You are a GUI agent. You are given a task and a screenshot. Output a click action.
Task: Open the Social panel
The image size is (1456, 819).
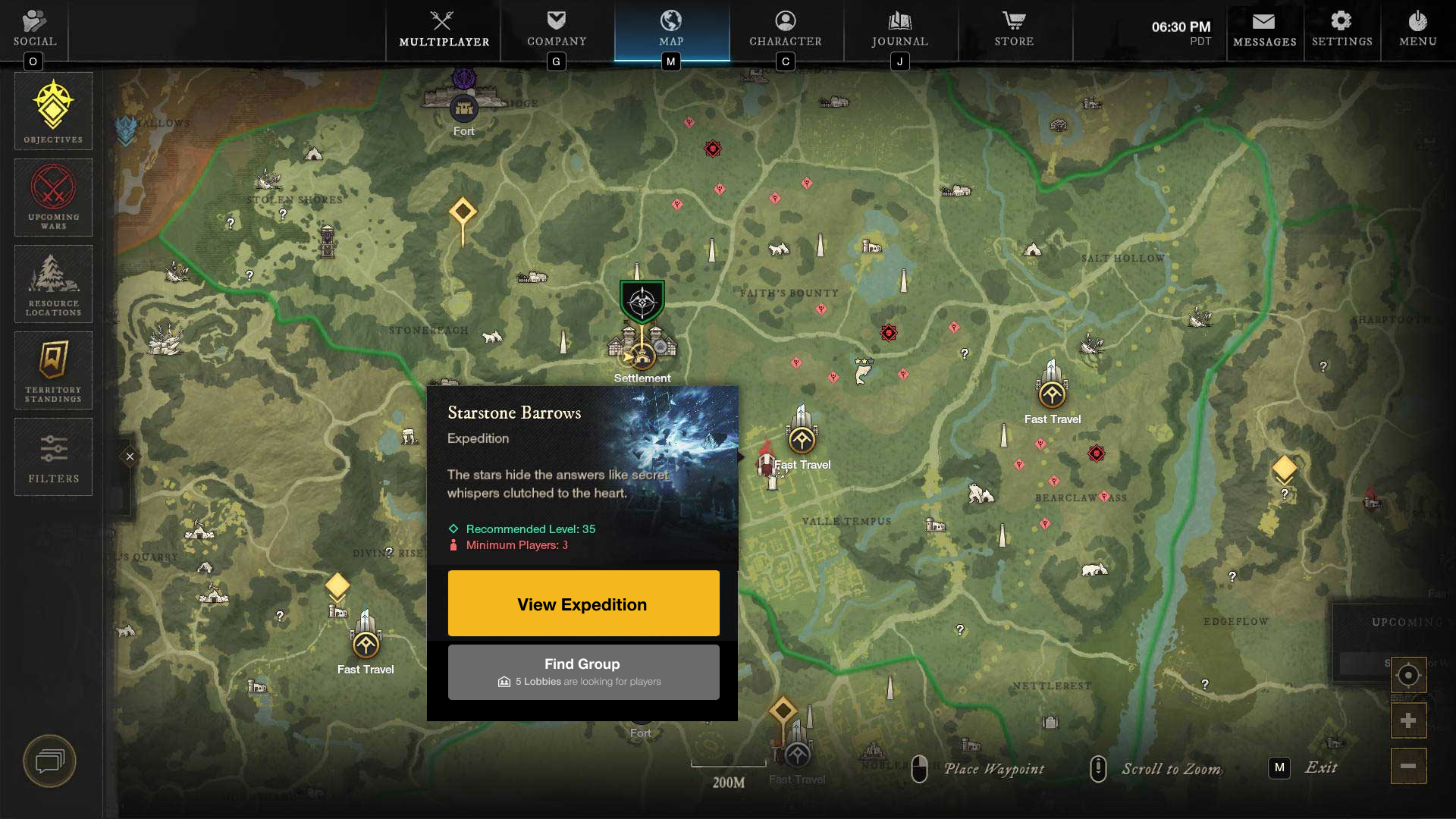pos(34,29)
